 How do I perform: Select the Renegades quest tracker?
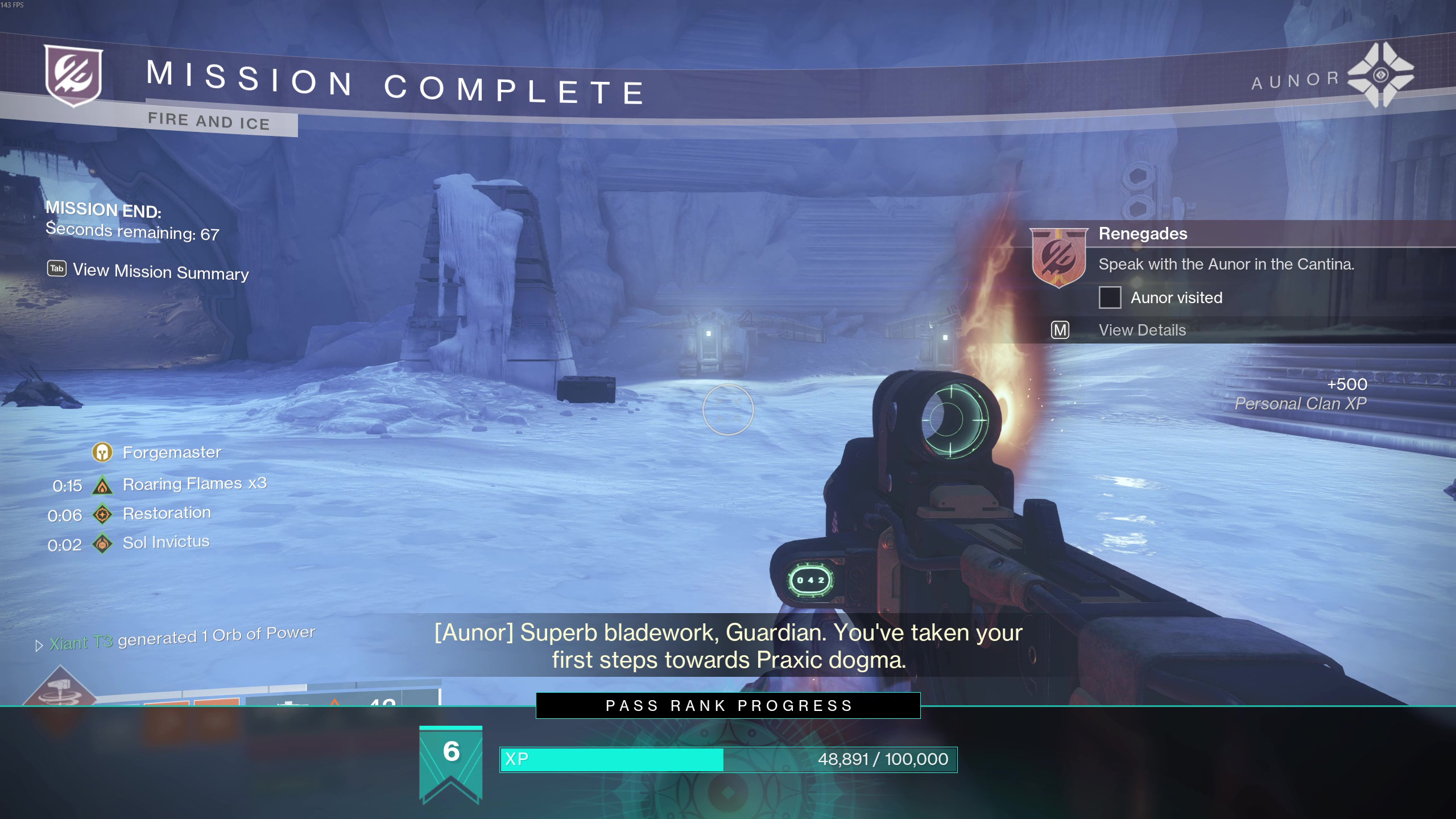pyautogui.click(x=1143, y=234)
